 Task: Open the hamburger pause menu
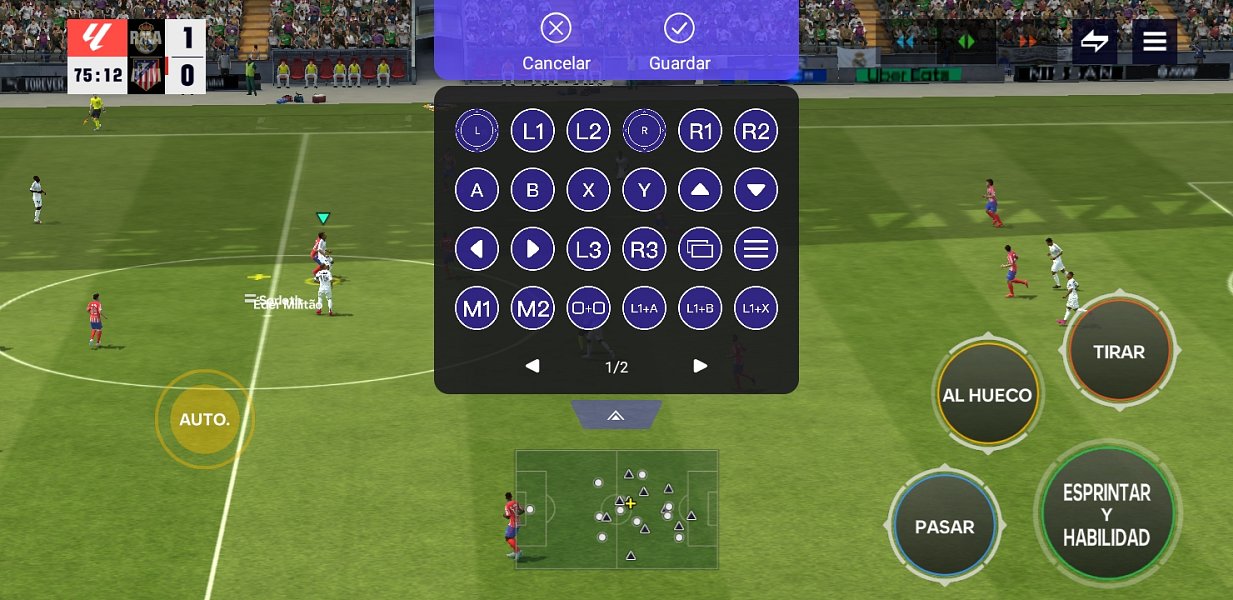coord(1155,42)
